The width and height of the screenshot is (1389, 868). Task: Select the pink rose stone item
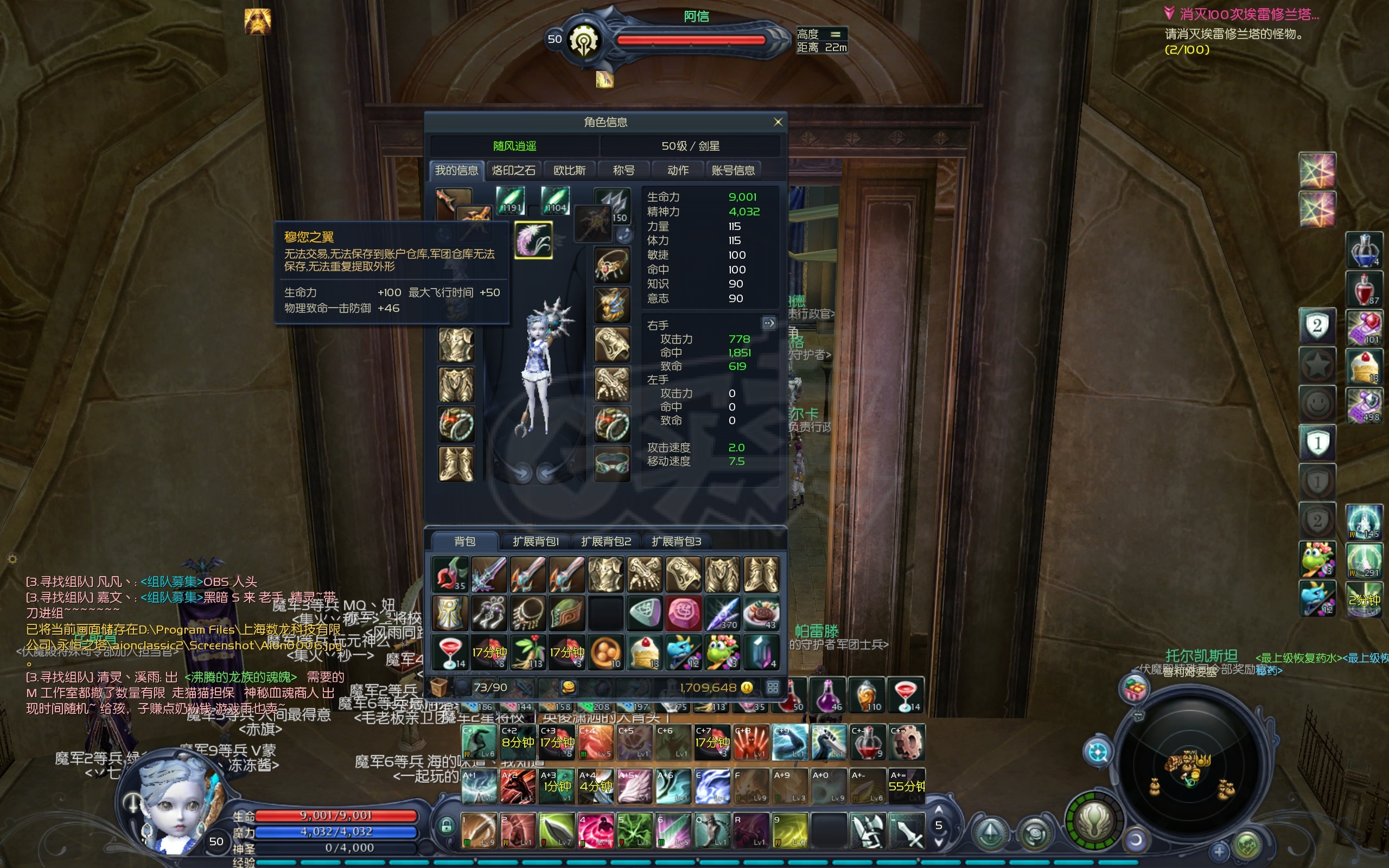683,612
